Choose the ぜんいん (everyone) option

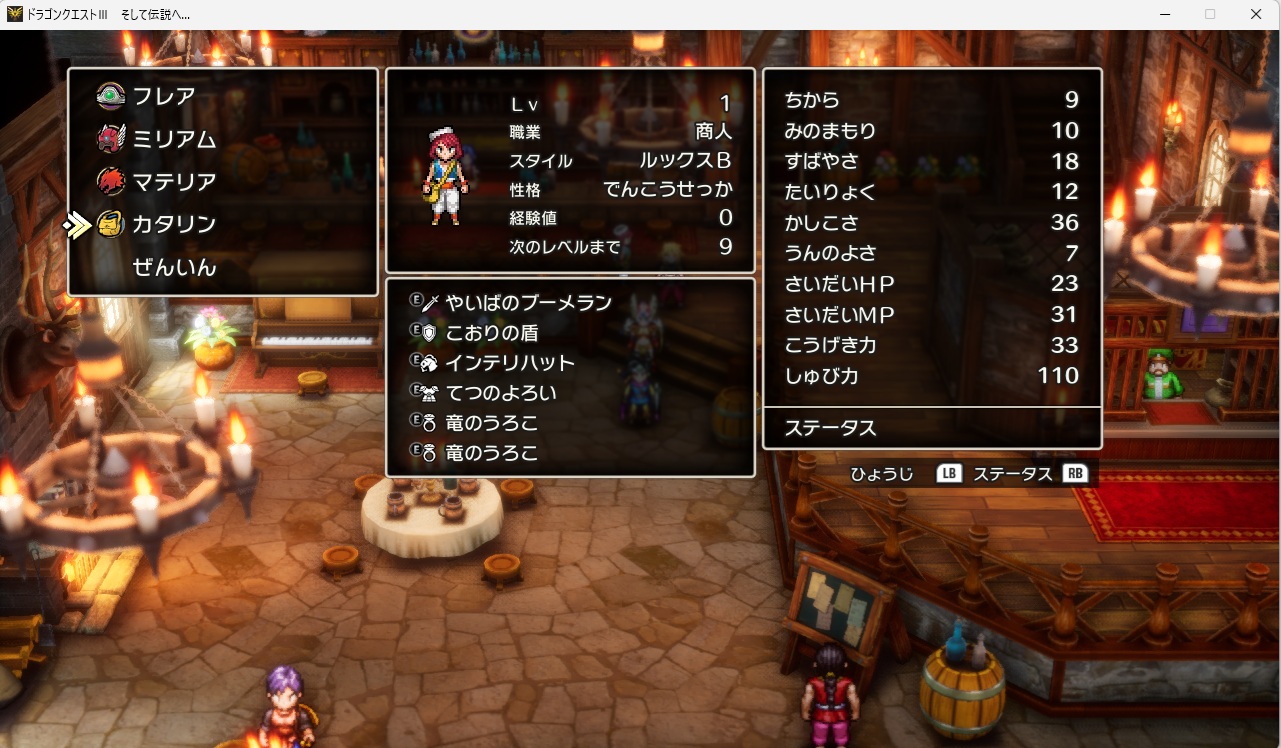(174, 268)
